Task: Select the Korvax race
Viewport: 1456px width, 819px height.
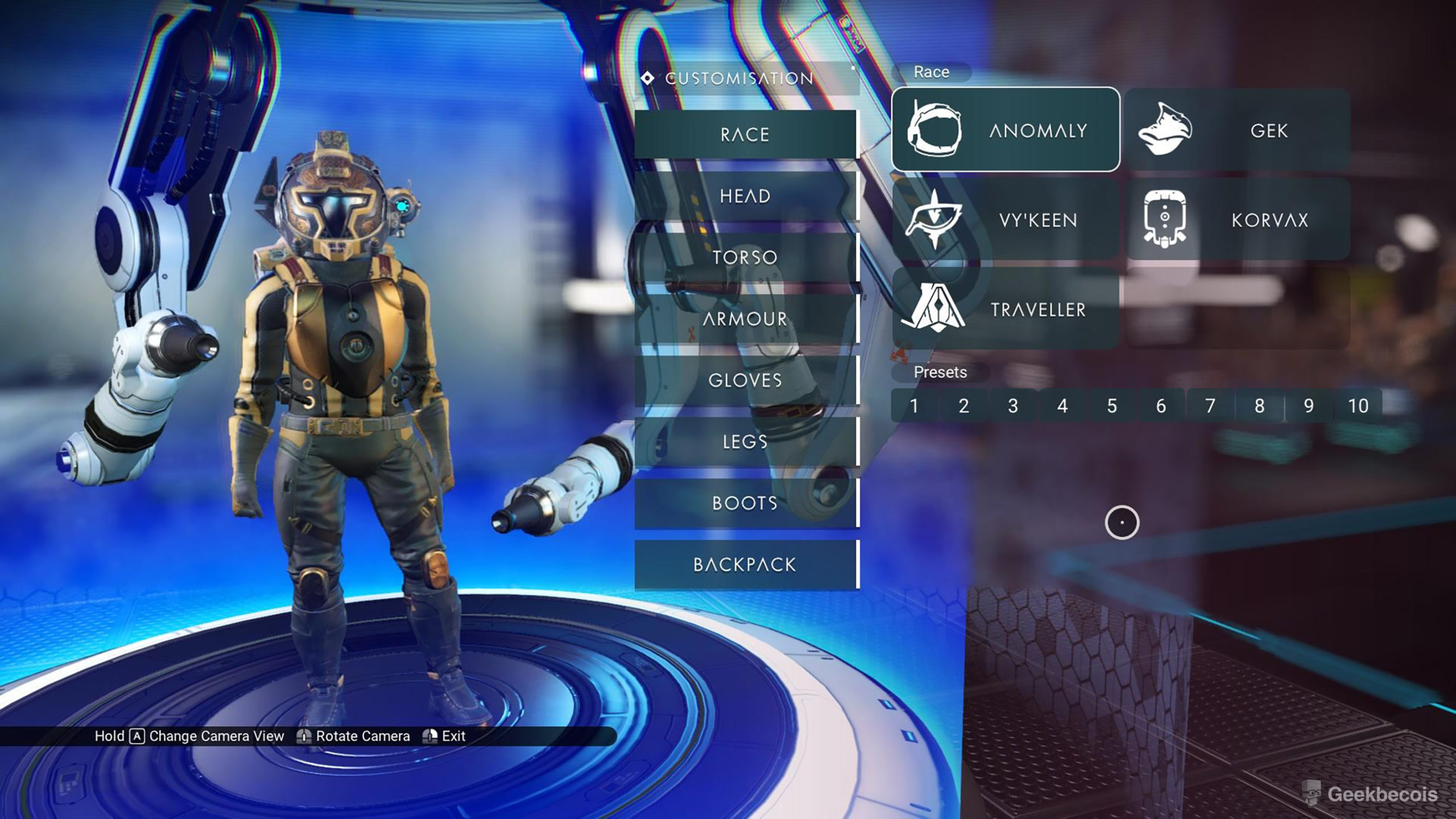Action: point(1238,220)
